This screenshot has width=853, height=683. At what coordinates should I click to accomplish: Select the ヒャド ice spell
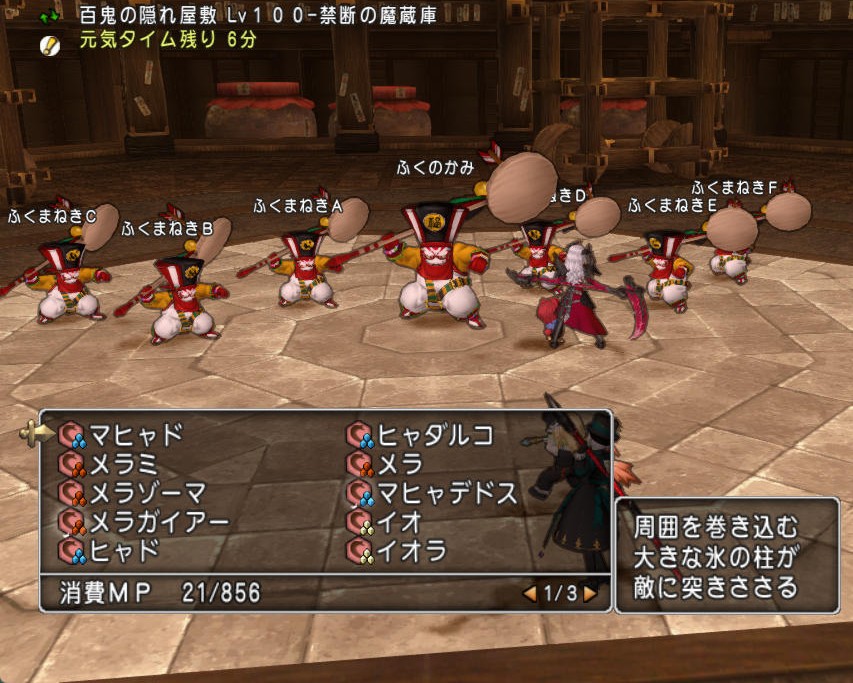[x=123, y=551]
